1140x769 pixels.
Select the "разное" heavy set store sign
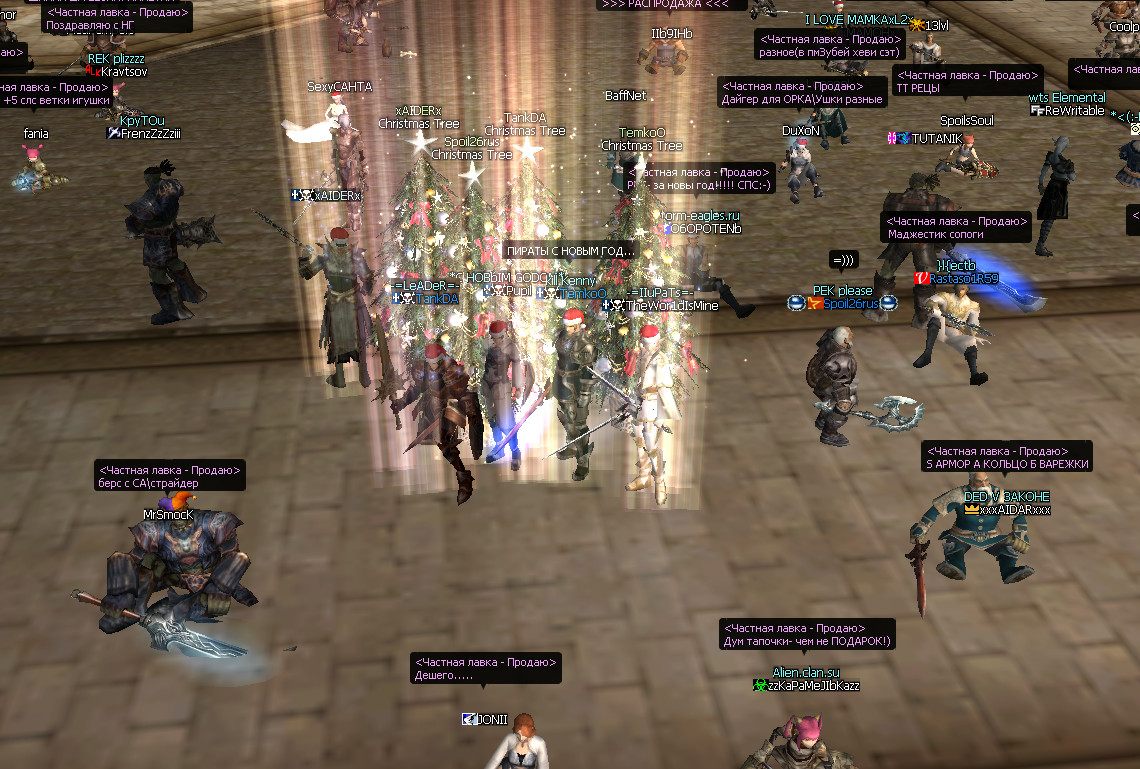(829, 45)
